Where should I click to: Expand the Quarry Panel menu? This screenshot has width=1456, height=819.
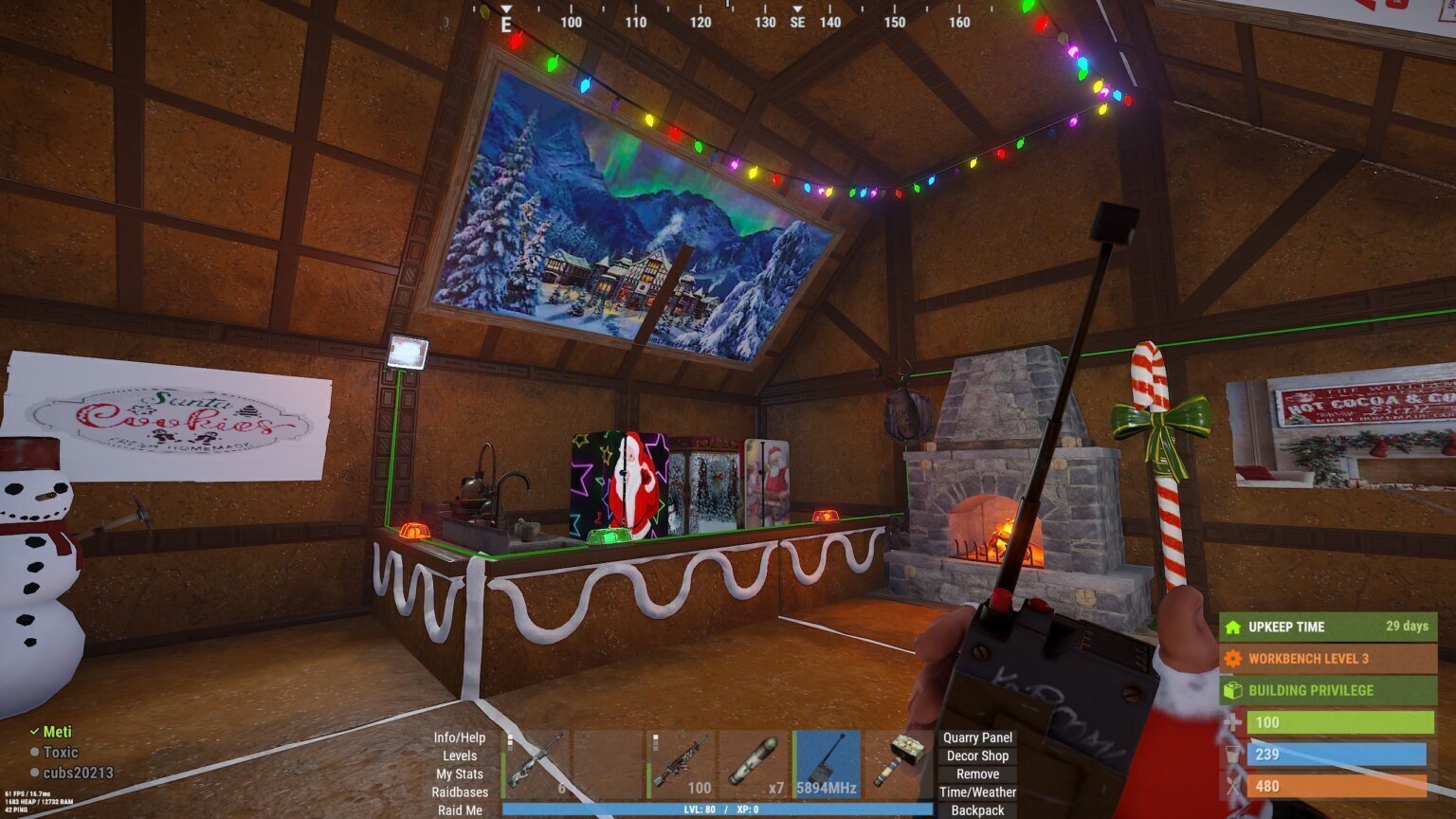[976, 737]
